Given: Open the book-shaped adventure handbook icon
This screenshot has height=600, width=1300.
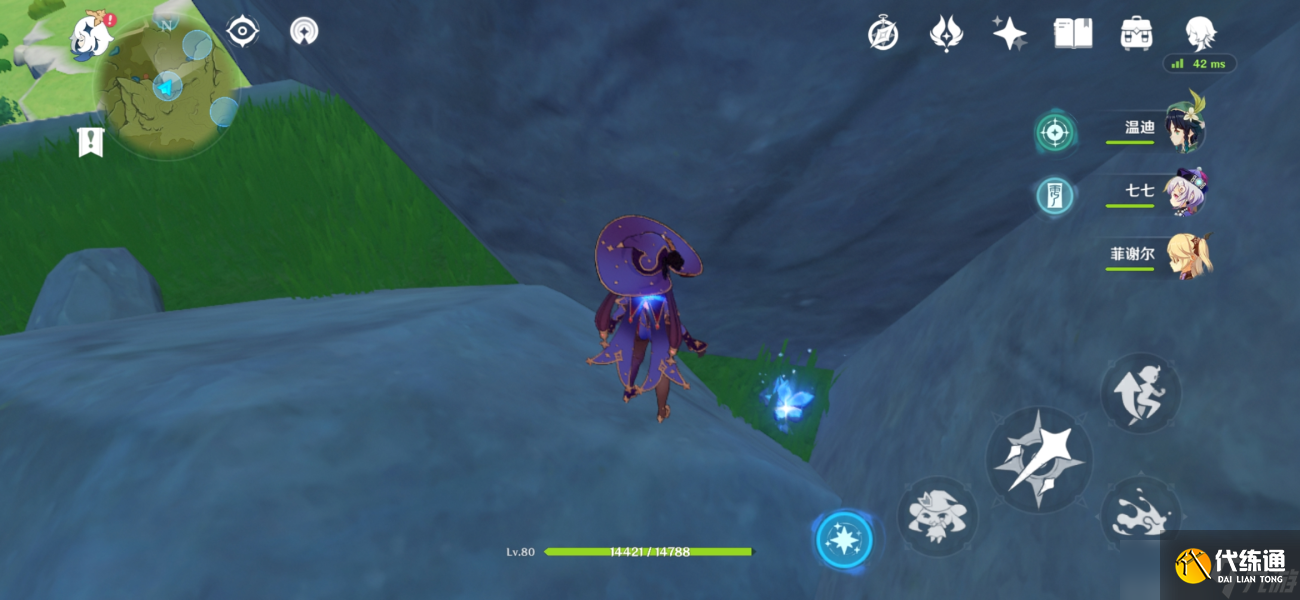Looking at the screenshot, I should click(x=1072, y=34).
